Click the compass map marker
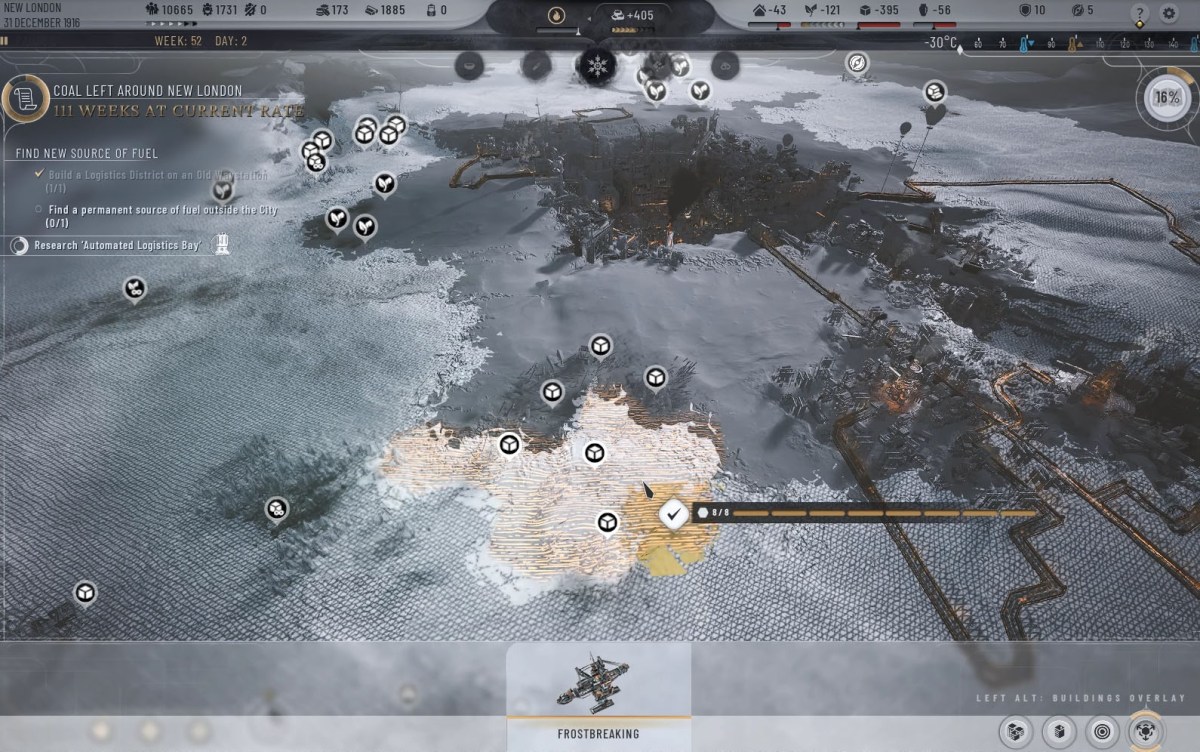This screenshot has height=752, width=1200. (x=857, y=64)
